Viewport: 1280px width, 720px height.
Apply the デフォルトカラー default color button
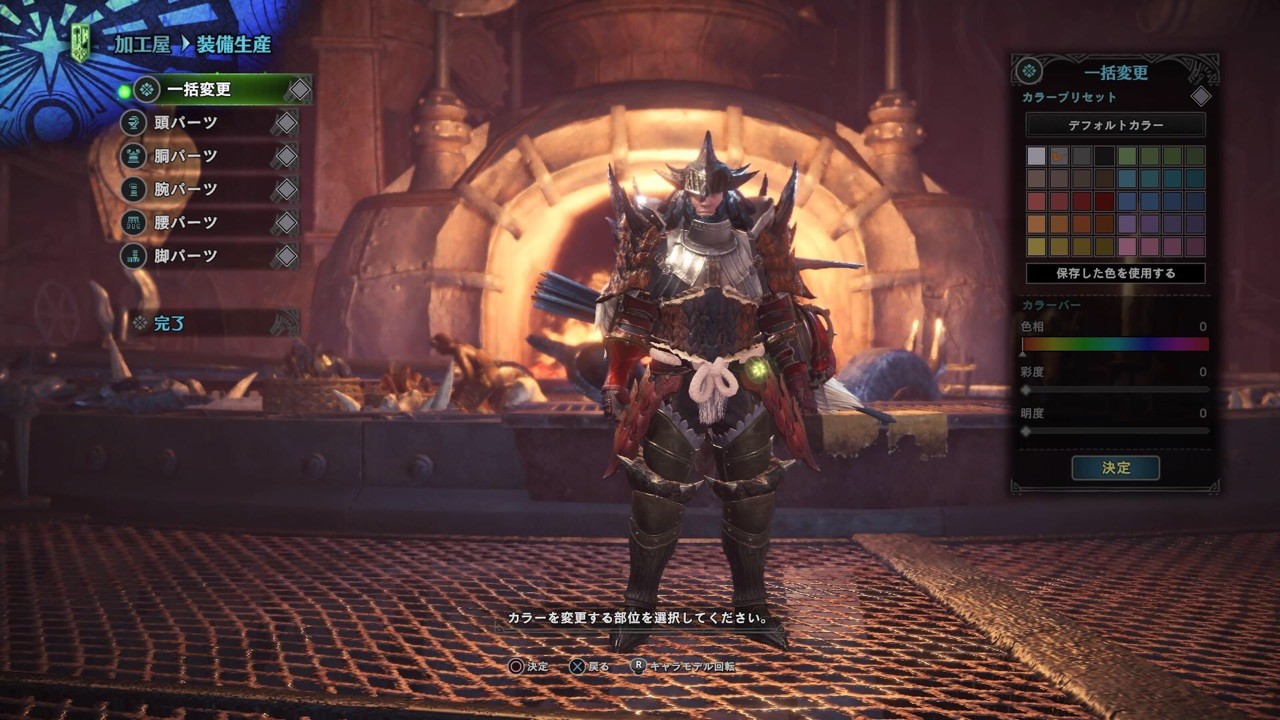point(1115,125)
